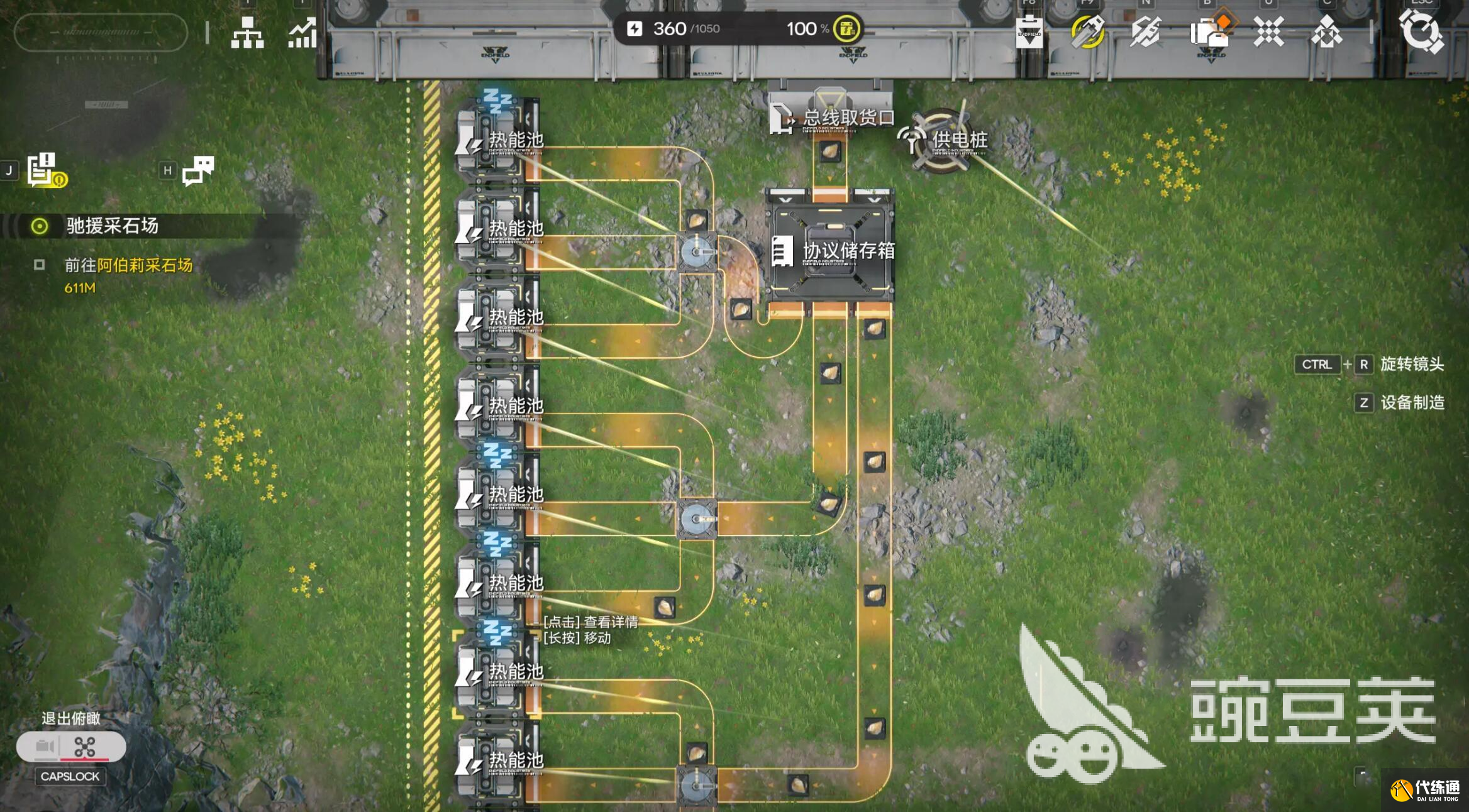
Task: Toggle the overhead view camera switch
Action: click(71, 747)
